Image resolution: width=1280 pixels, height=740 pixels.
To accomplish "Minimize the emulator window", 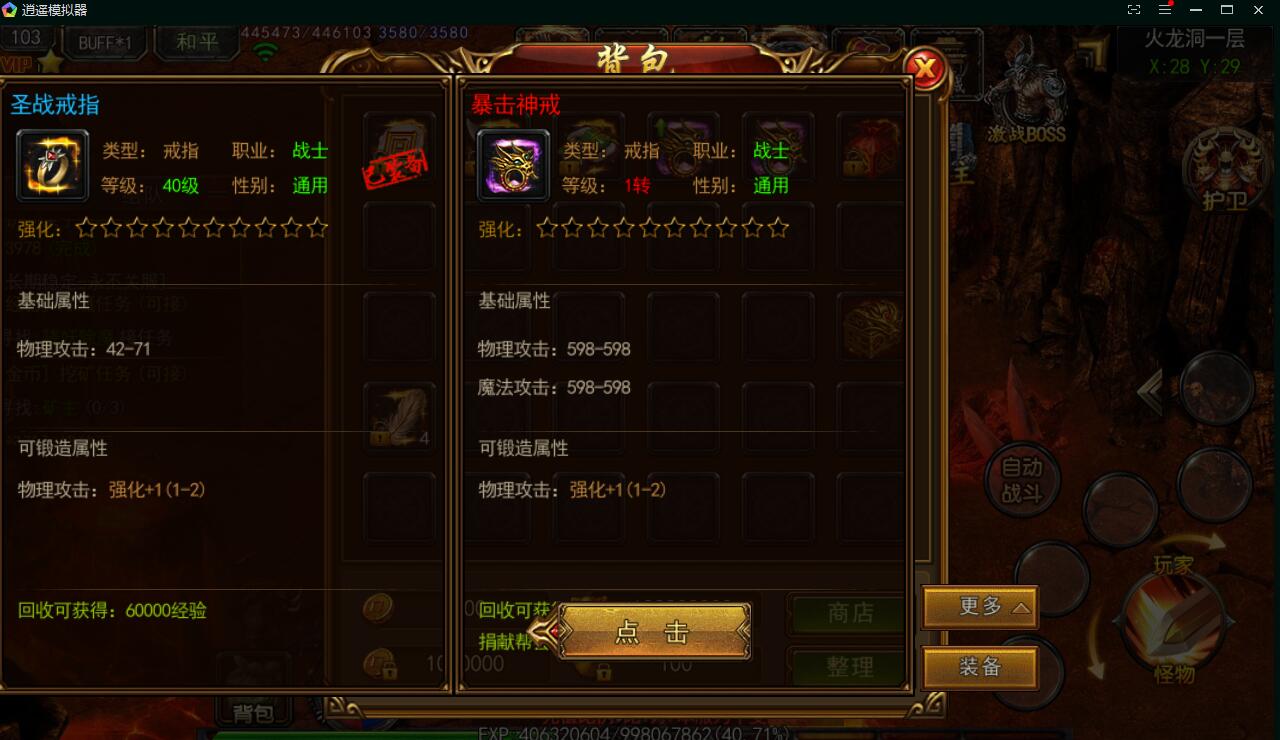I will click(1196, 10).
